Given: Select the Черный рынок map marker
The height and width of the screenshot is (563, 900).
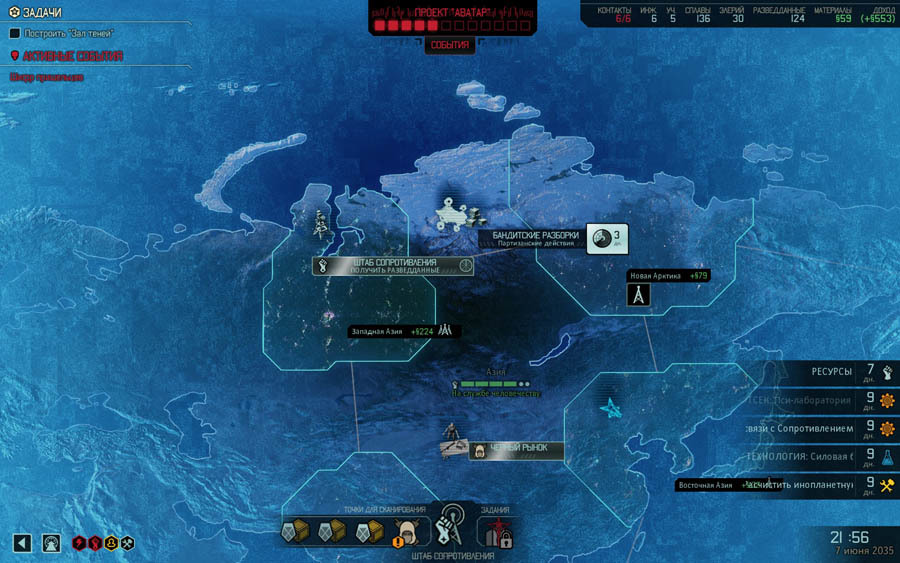Looking at the screenshot, I should [517, 449].
